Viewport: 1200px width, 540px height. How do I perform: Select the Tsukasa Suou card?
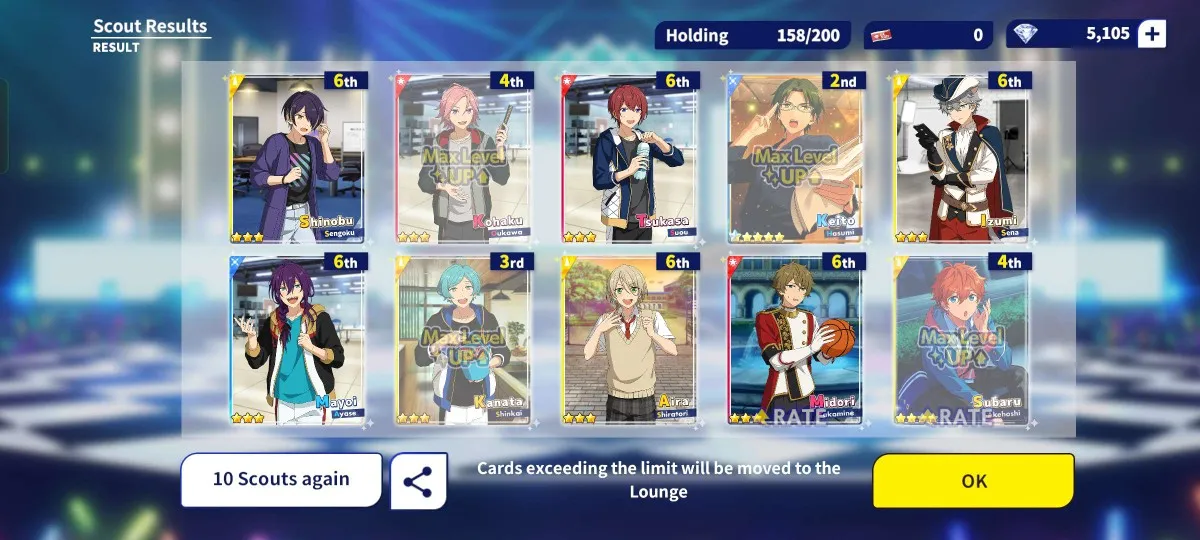pos(630,158)
